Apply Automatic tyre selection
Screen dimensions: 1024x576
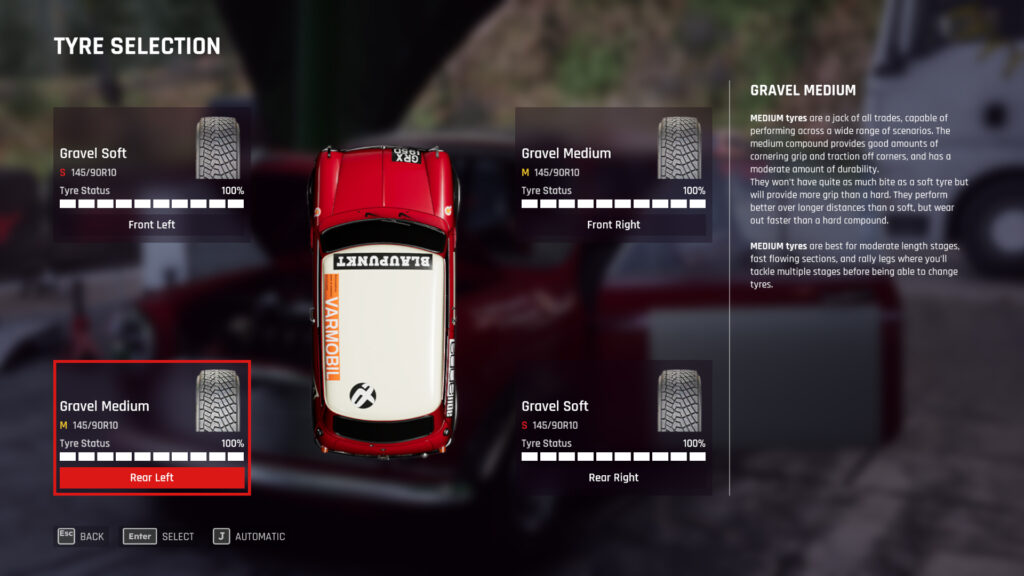(x=249, y=537)
